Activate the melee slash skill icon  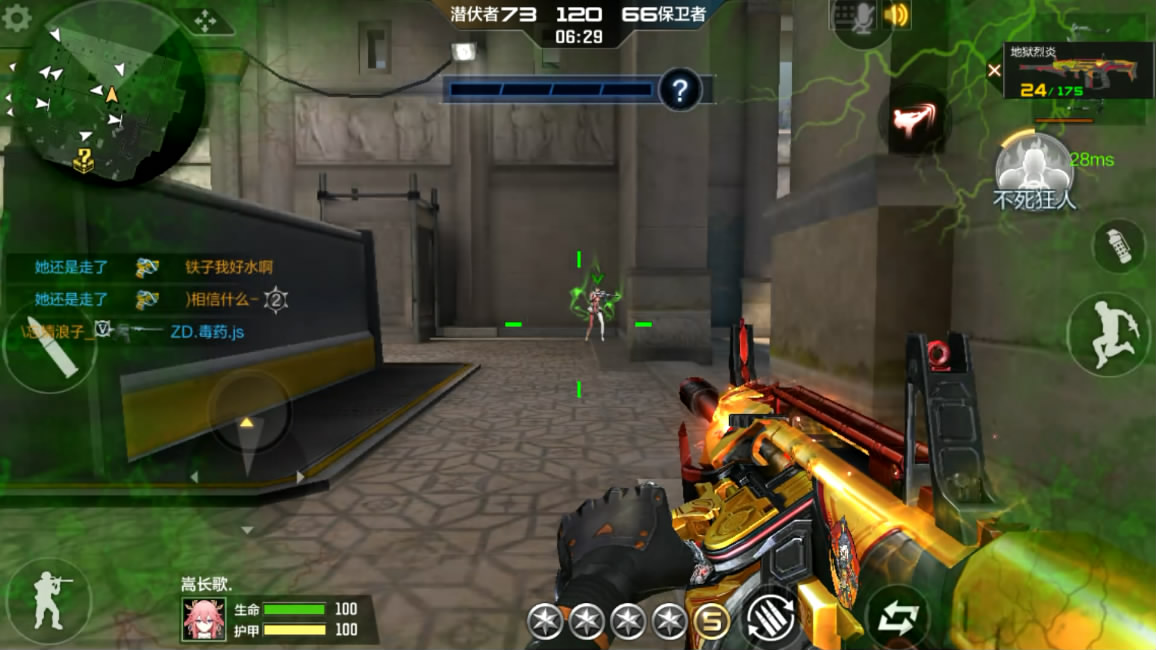(x=913, y=121)
